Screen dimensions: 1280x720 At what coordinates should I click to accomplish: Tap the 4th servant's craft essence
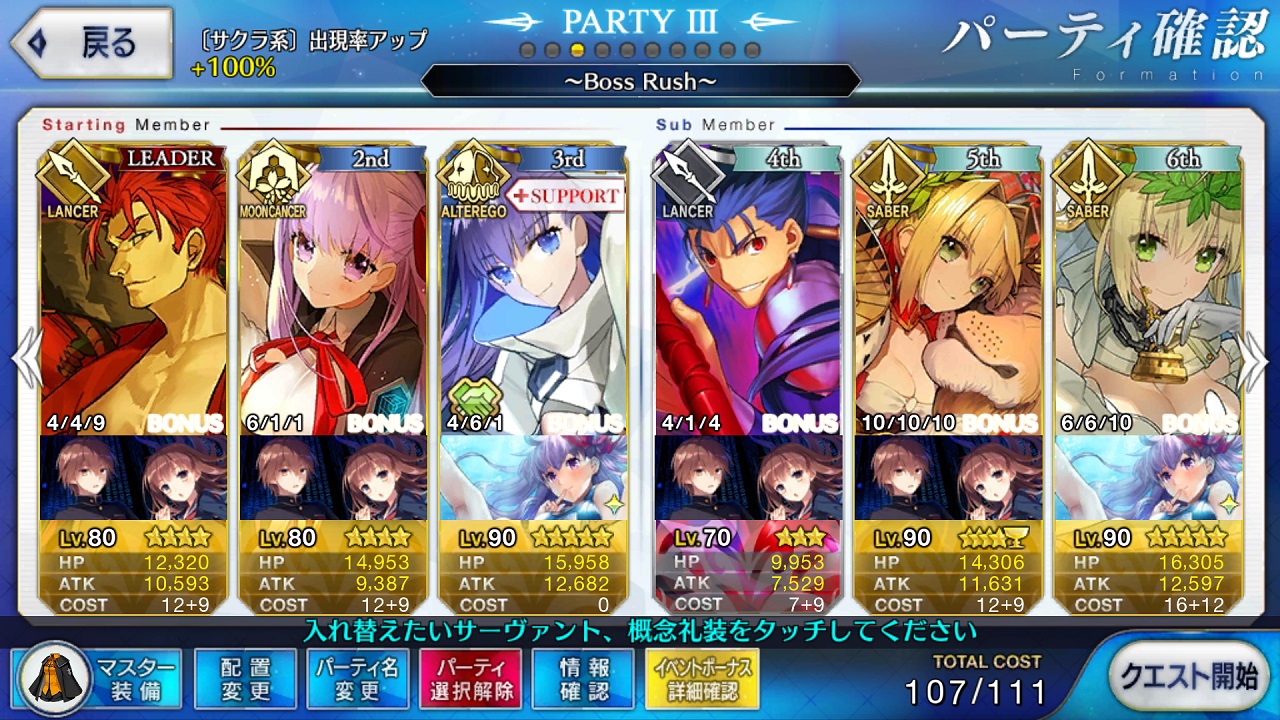coord(748,478)
